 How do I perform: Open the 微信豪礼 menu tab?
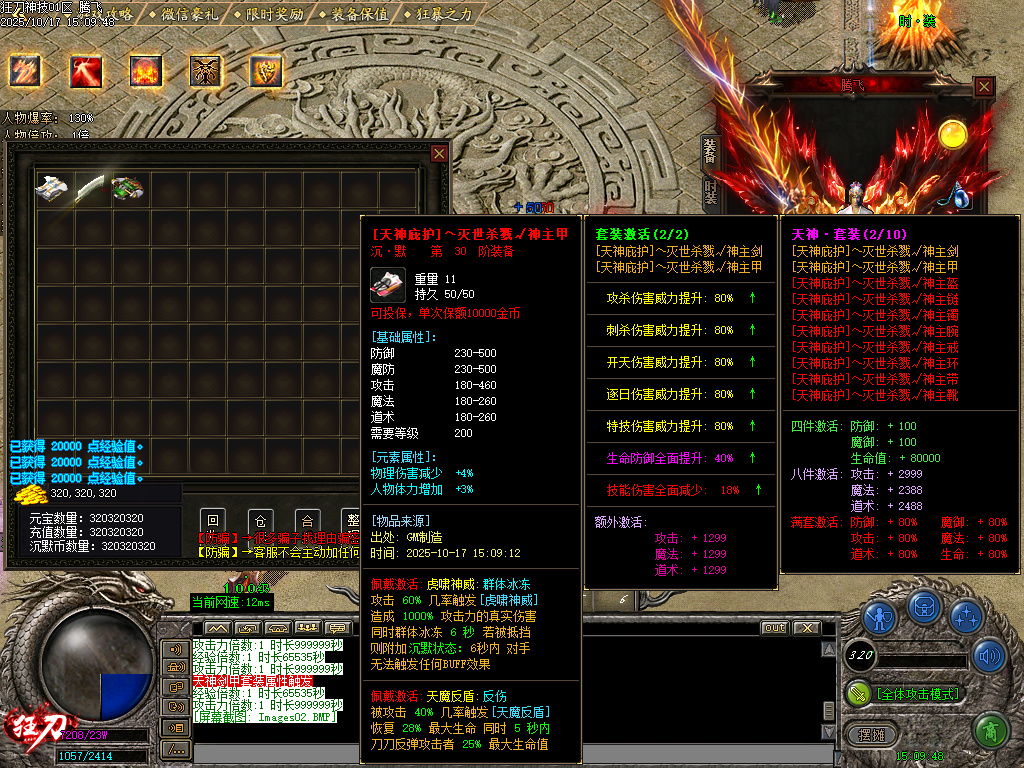(x=184, y=14)
